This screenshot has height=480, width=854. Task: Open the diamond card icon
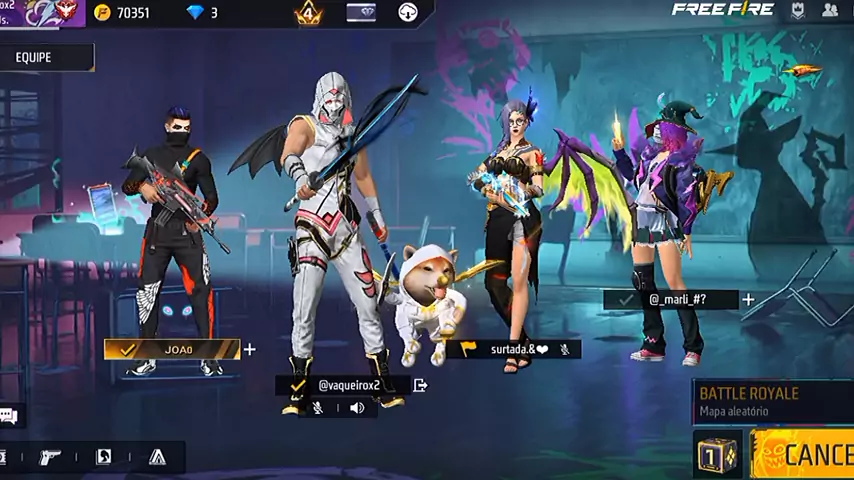click(361, 13)
